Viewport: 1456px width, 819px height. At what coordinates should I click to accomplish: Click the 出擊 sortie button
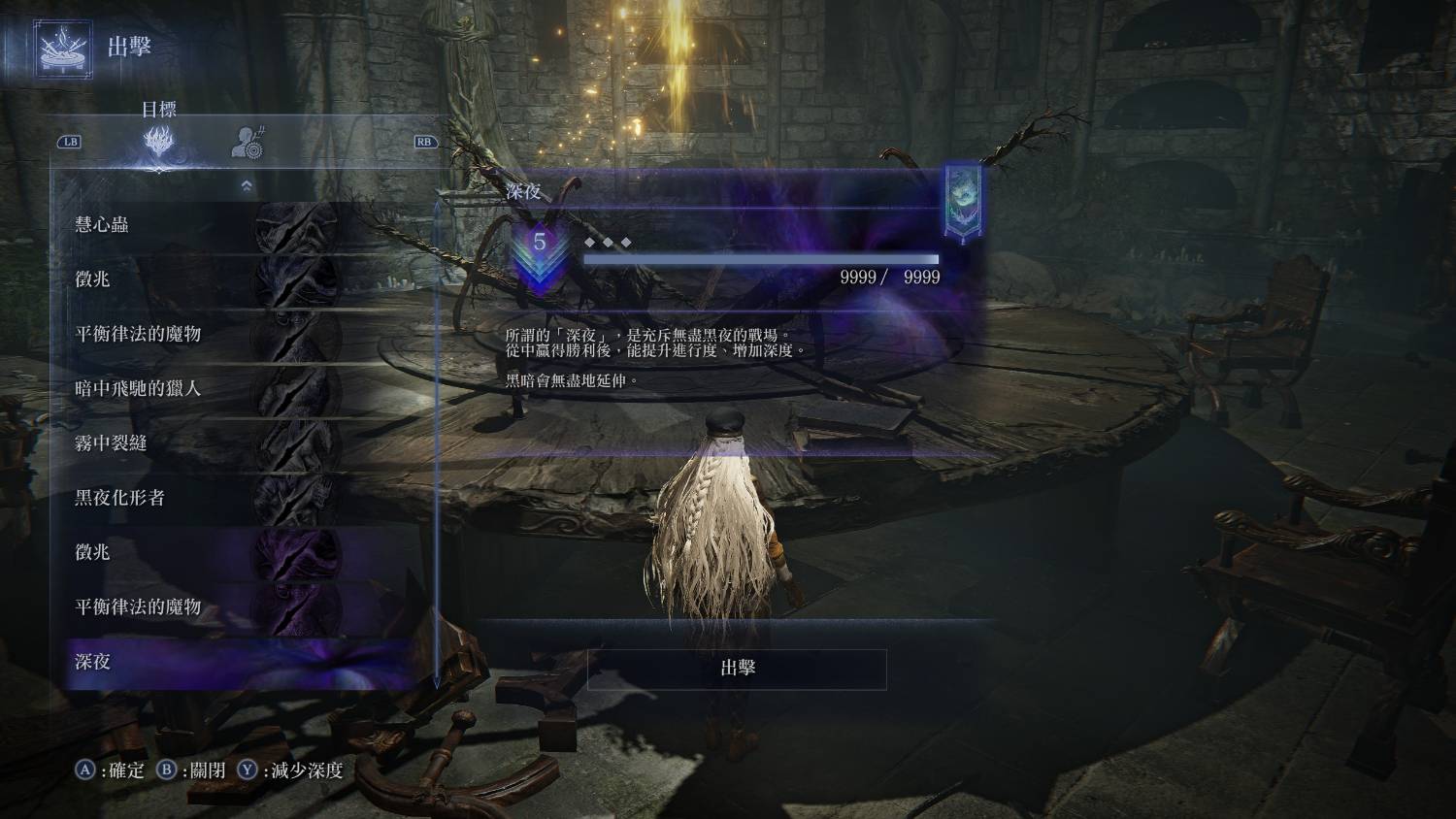point(737,669)
